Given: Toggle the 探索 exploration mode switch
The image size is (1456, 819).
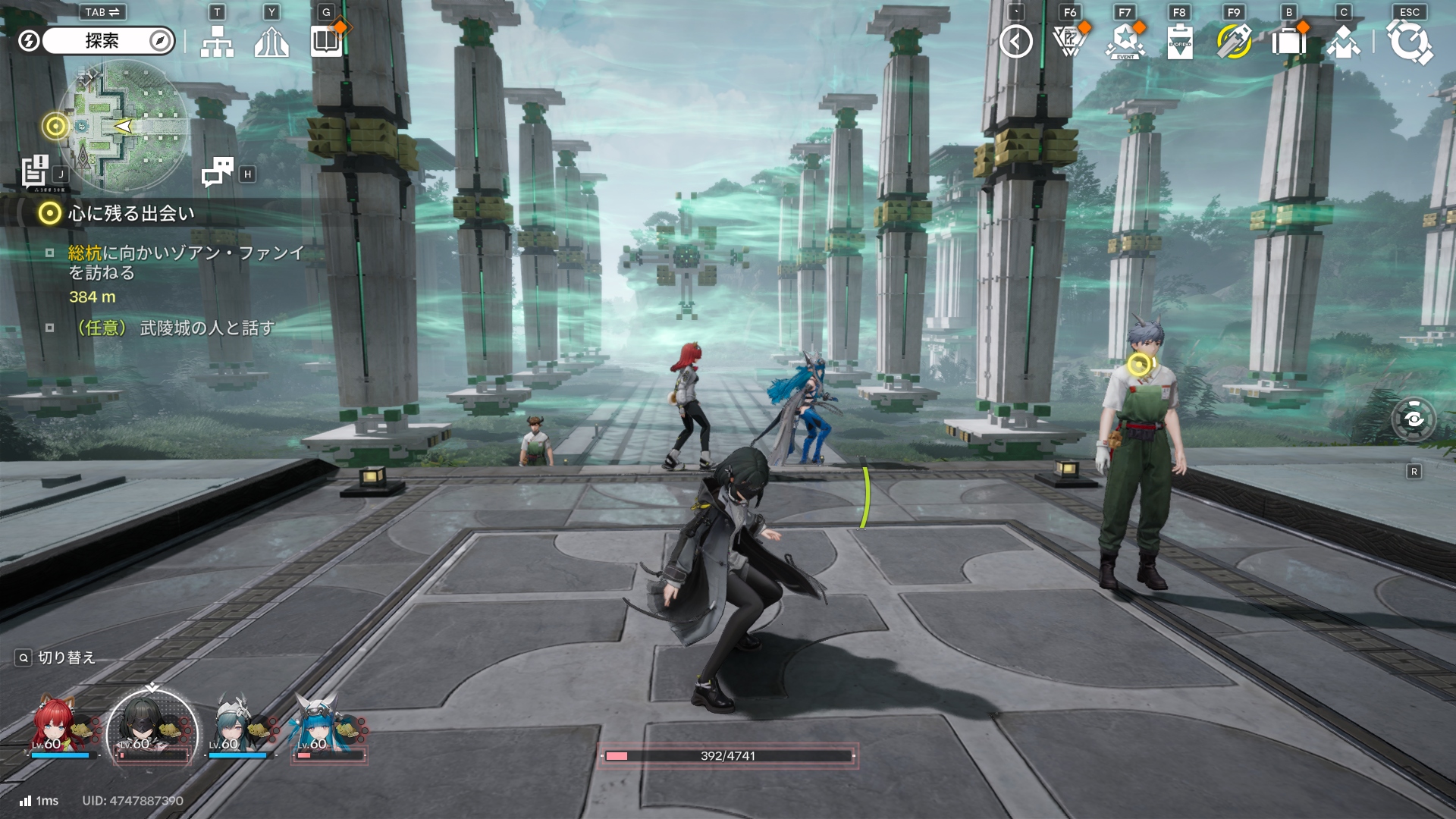Looking at the screenshot, I should point(102,41).
